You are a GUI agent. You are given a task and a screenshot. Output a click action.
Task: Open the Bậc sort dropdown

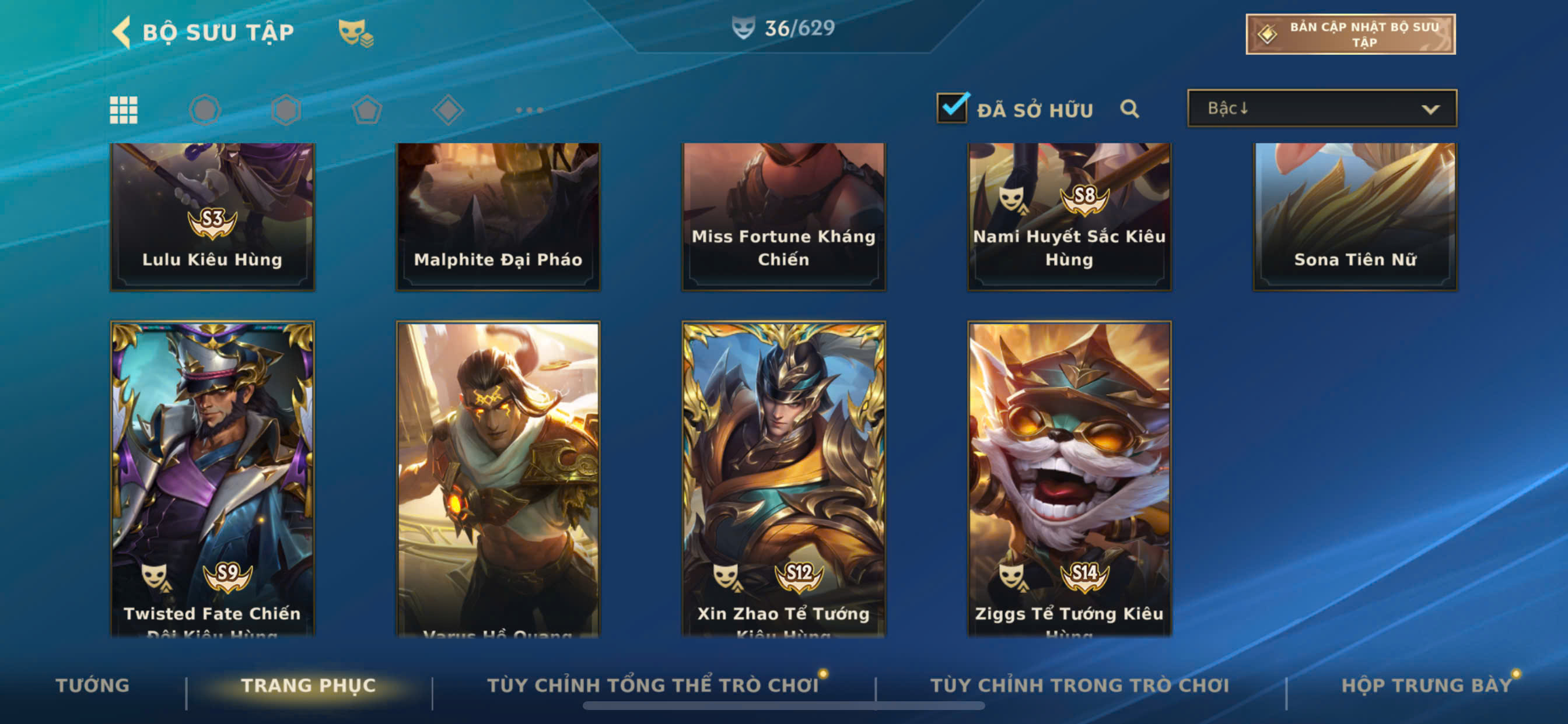(1321, 108)
